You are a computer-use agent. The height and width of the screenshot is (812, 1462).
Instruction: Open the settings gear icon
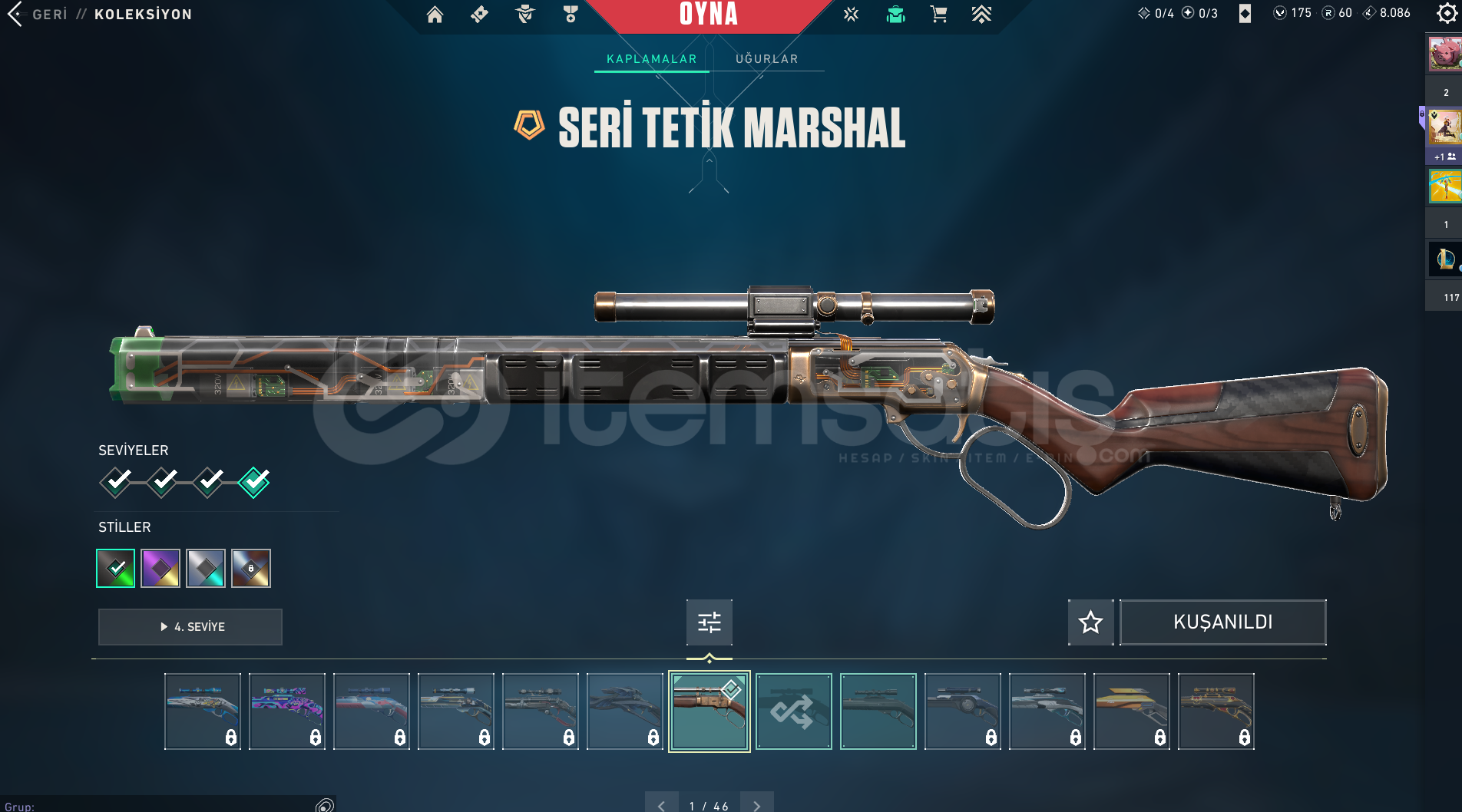[1446, 14]
